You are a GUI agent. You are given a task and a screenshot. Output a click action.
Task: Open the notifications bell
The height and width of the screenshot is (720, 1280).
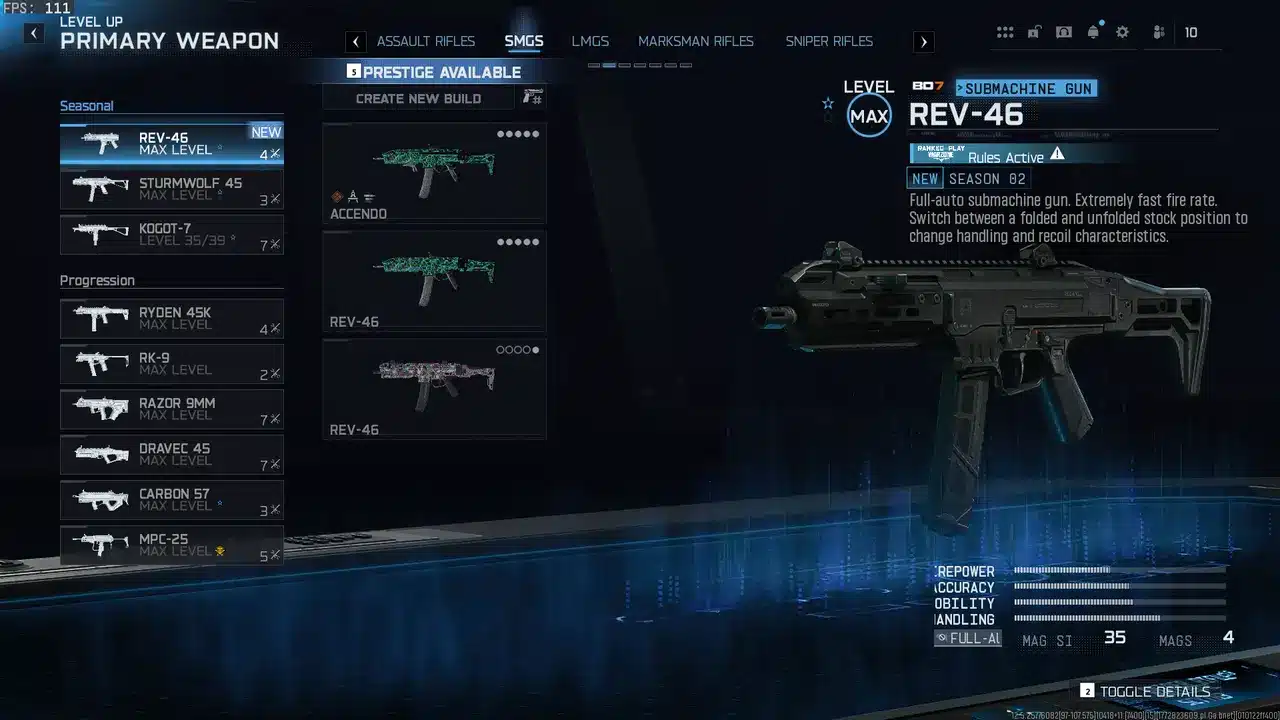click(1093, 32)
